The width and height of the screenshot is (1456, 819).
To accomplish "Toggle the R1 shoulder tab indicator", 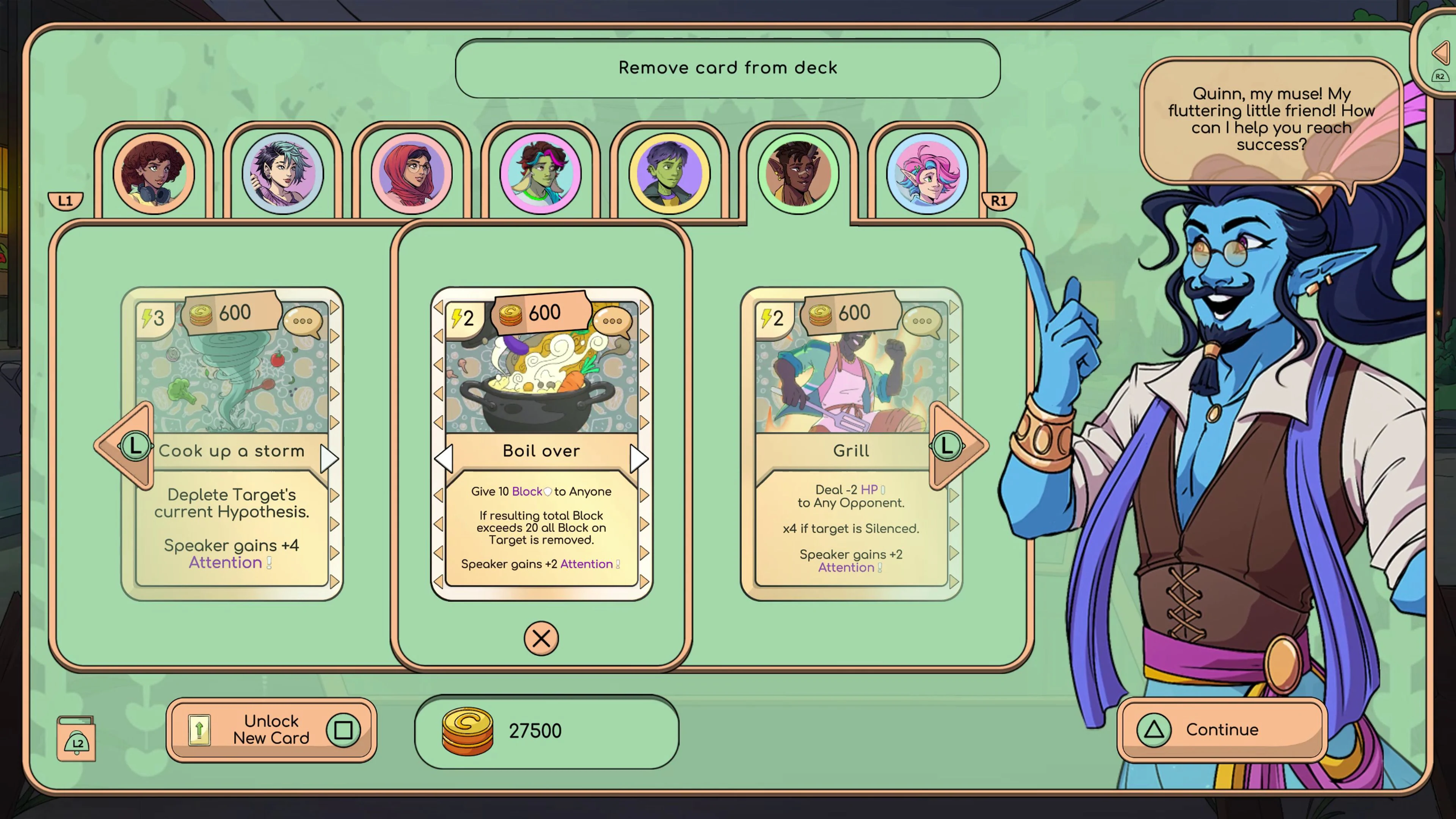I will [x=999, y=201].
